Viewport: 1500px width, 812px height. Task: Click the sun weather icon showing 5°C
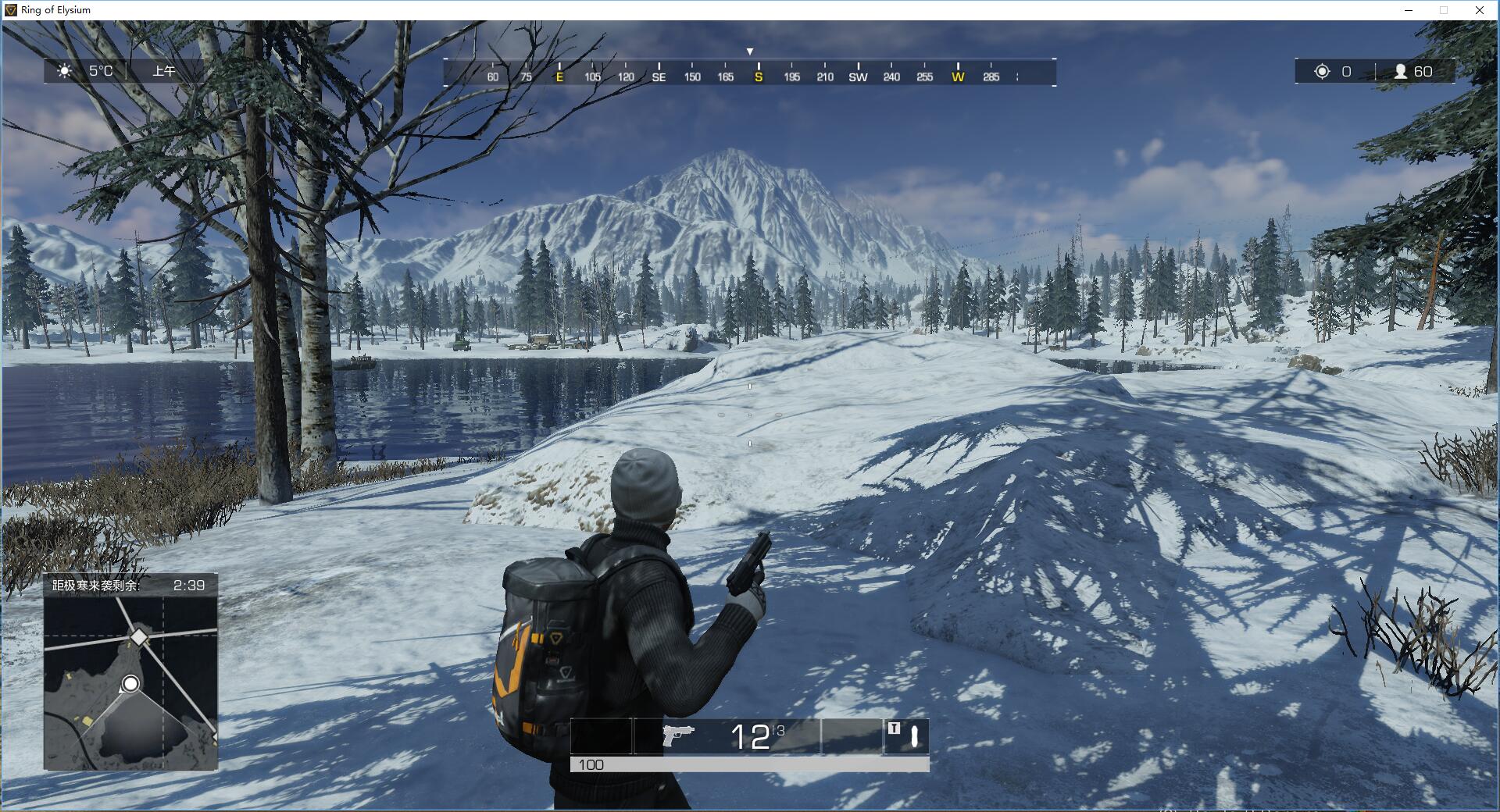pyautogui.click(x=66, y=70)
